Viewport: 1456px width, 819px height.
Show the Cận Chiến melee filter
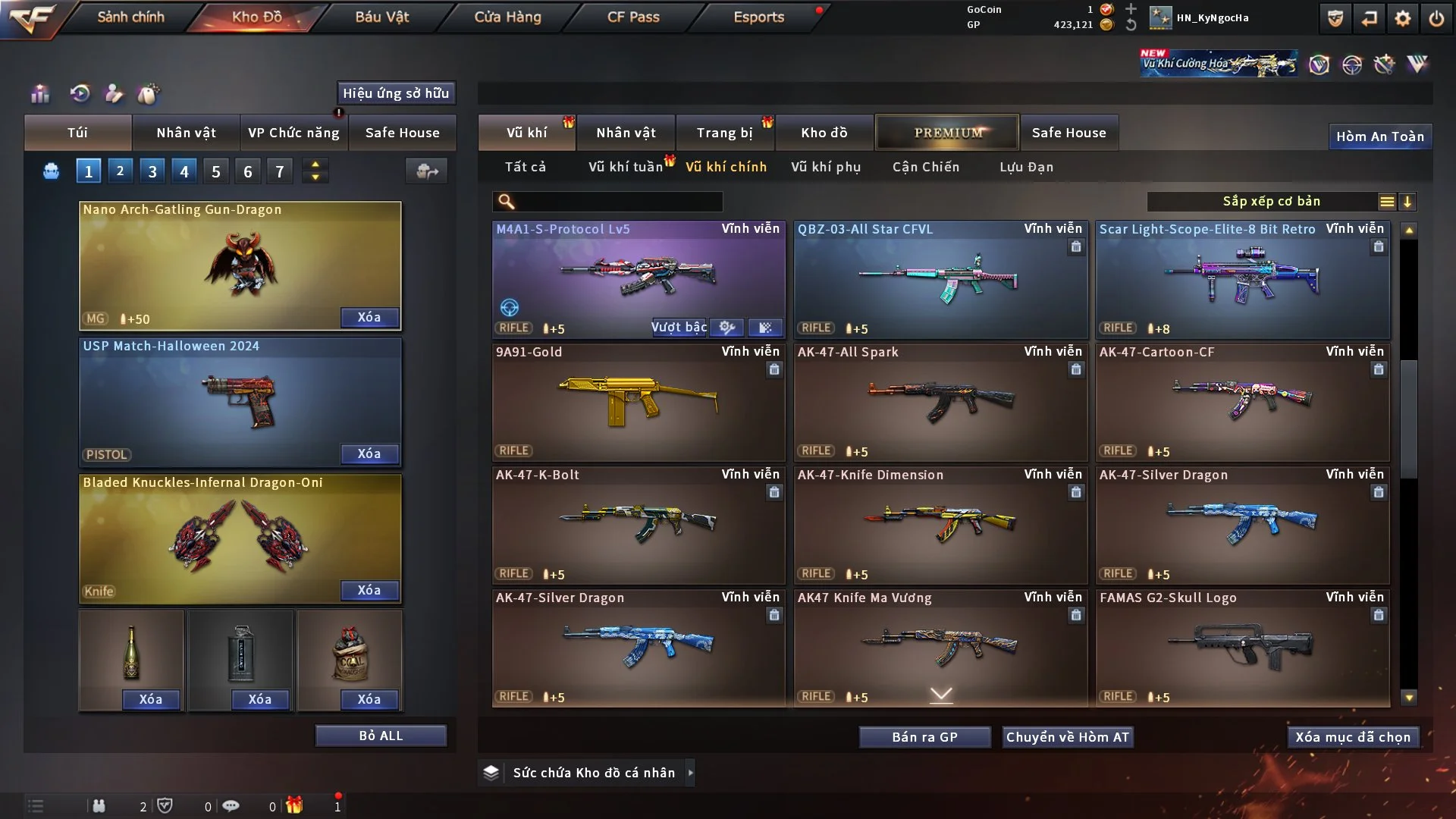925,167
